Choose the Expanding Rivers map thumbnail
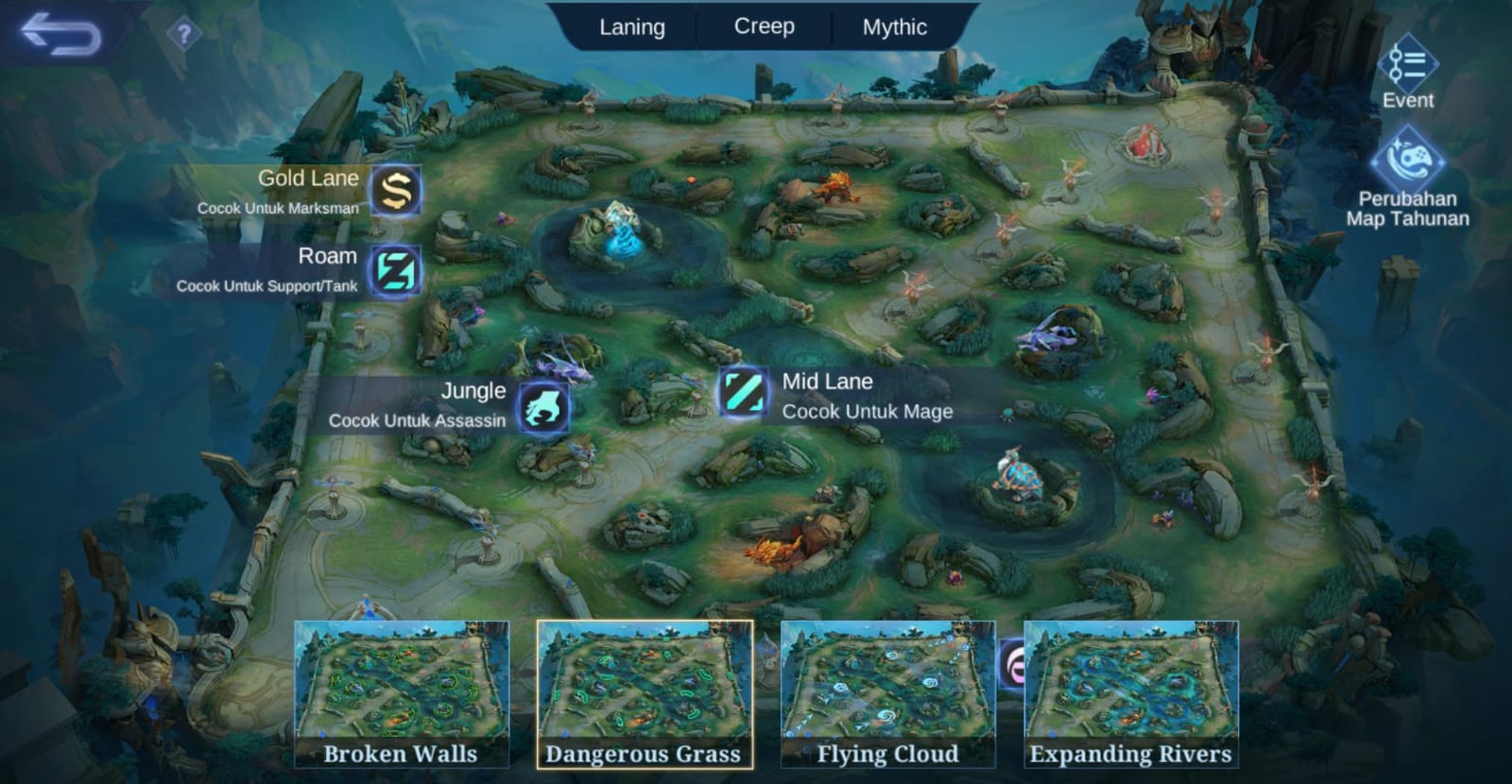1512x784 pixels. click(1129, 690)
